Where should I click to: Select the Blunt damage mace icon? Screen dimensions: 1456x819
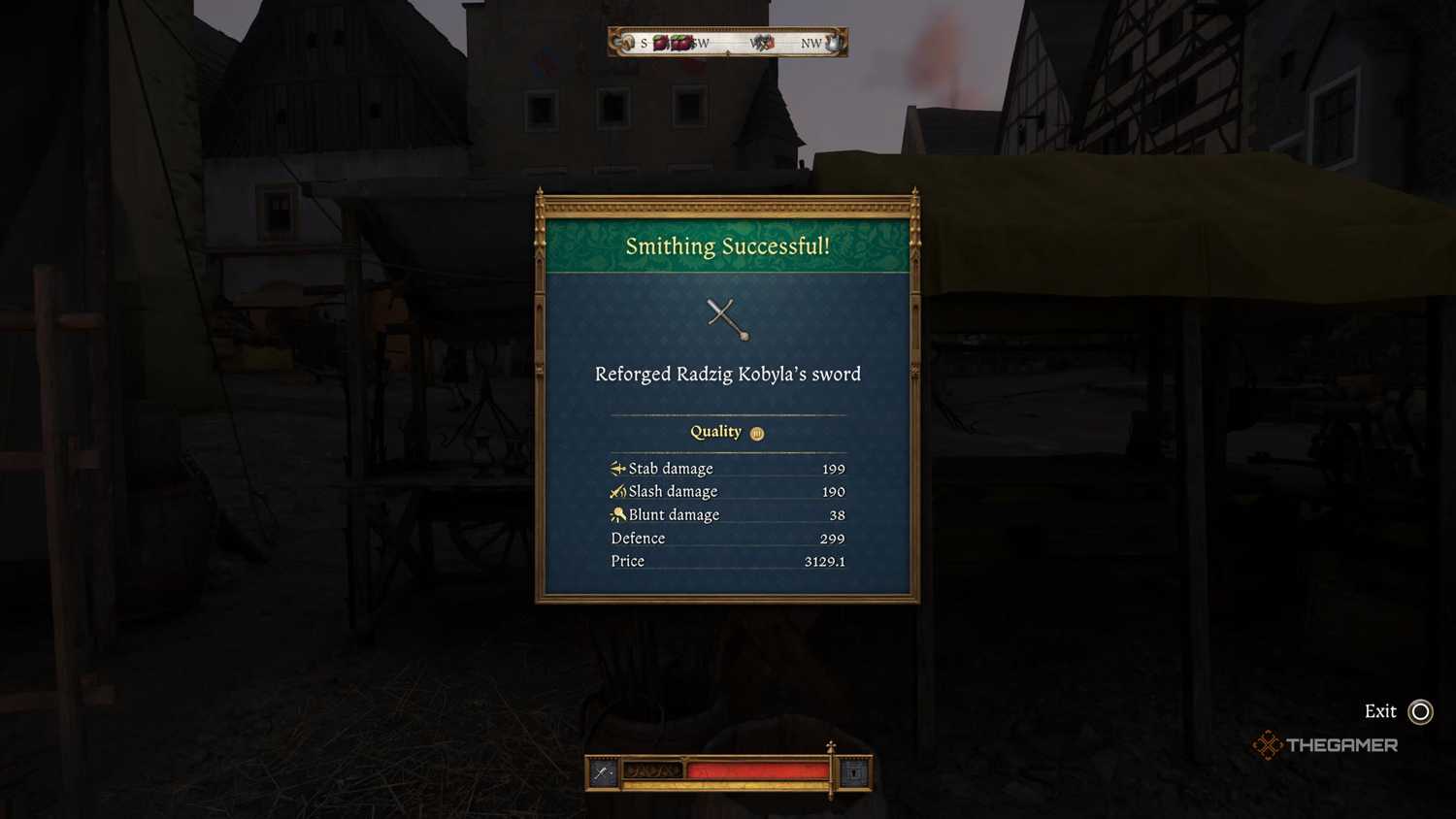[616, 514]
